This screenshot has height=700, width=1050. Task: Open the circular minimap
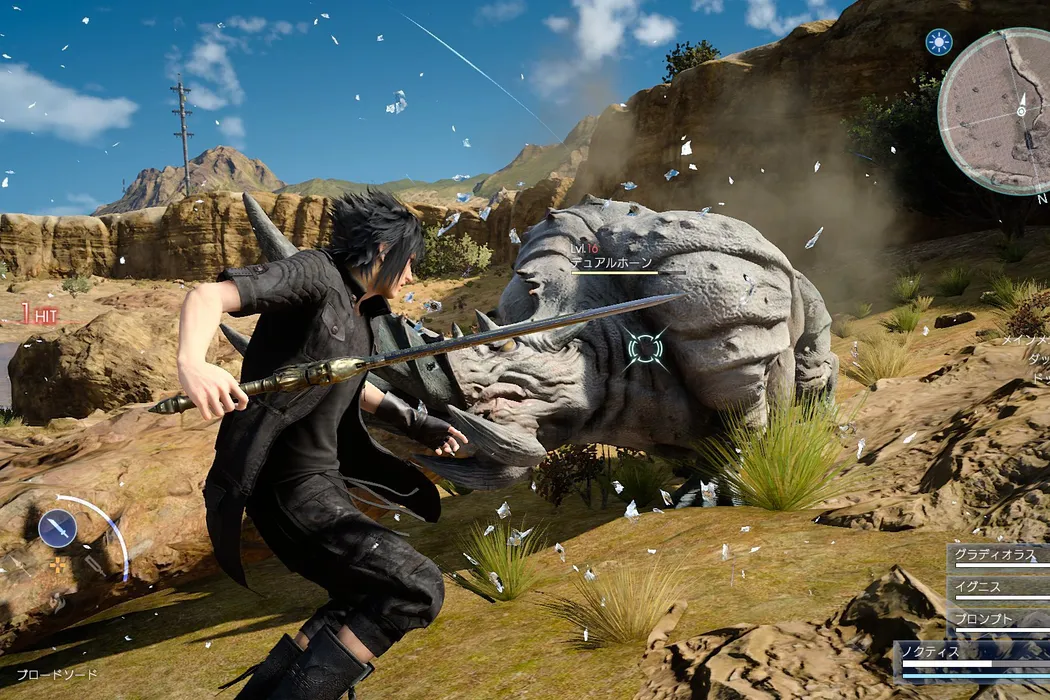click(x=996, y=110)
